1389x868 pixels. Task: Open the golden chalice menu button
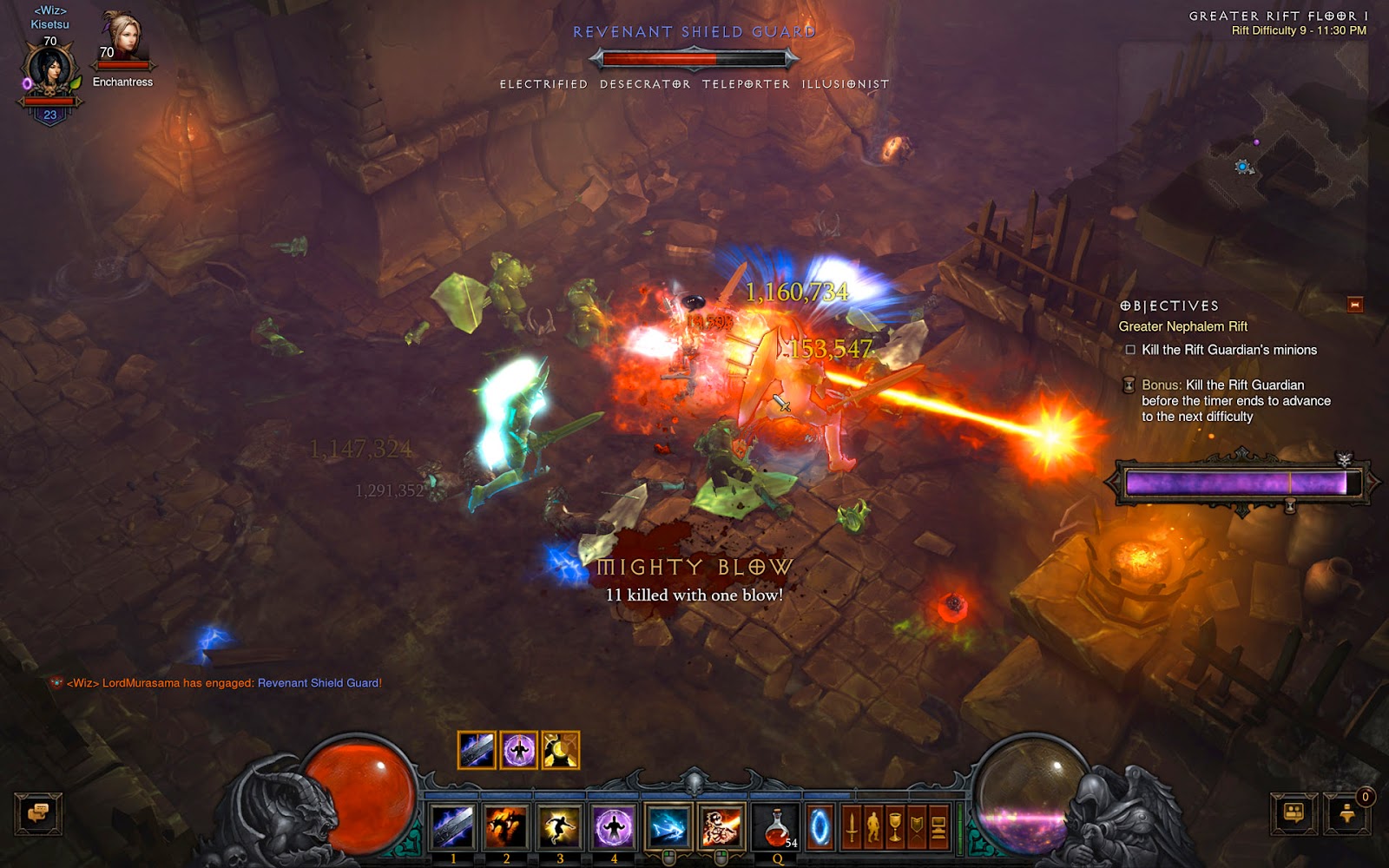pos(895,827)
